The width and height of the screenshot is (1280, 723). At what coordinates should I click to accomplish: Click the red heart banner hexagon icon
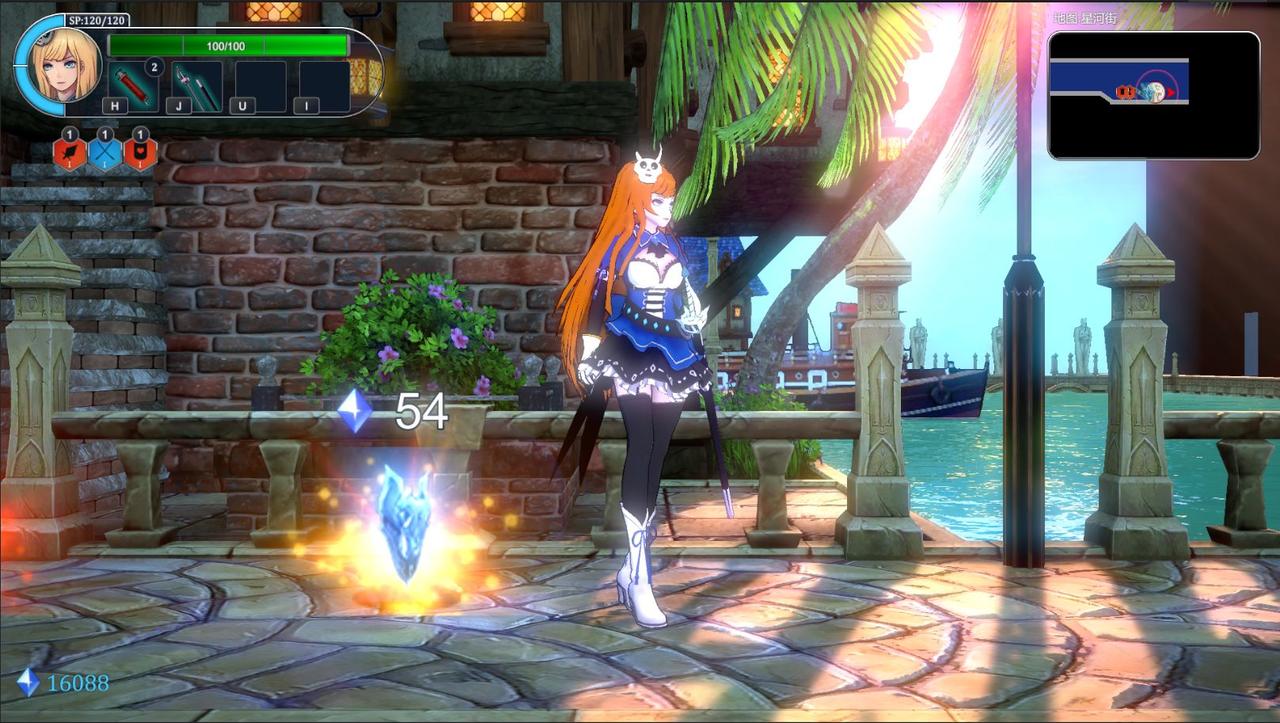pos(140,154)
